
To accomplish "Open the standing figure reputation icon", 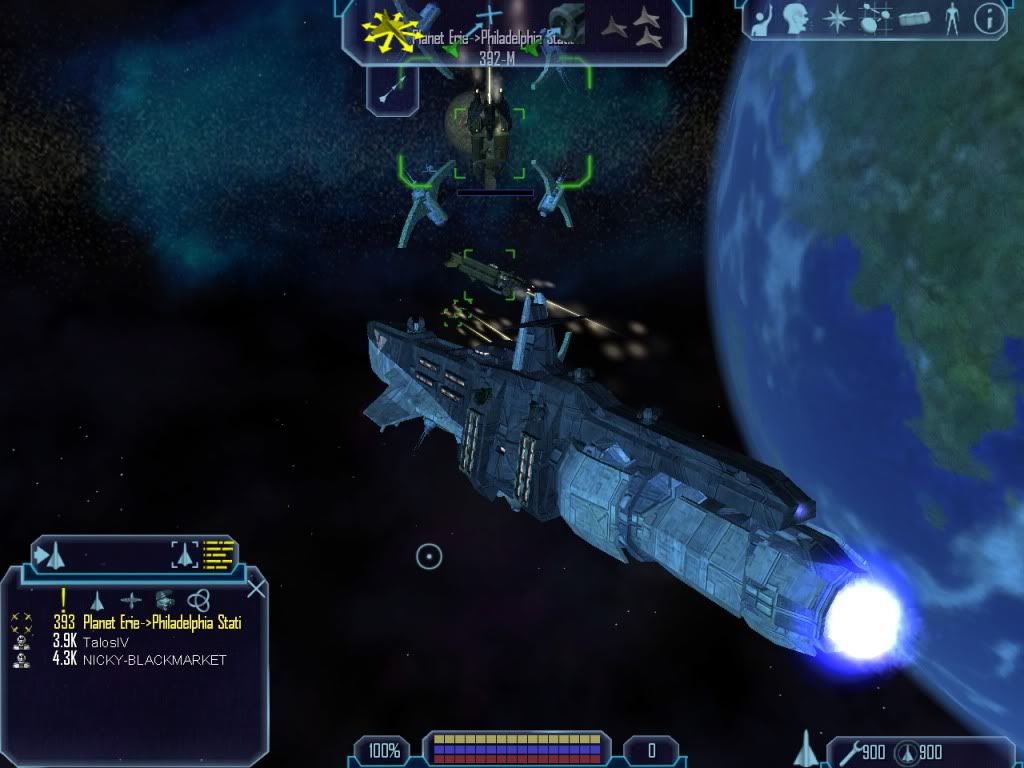I will click(x=951, y=17).
